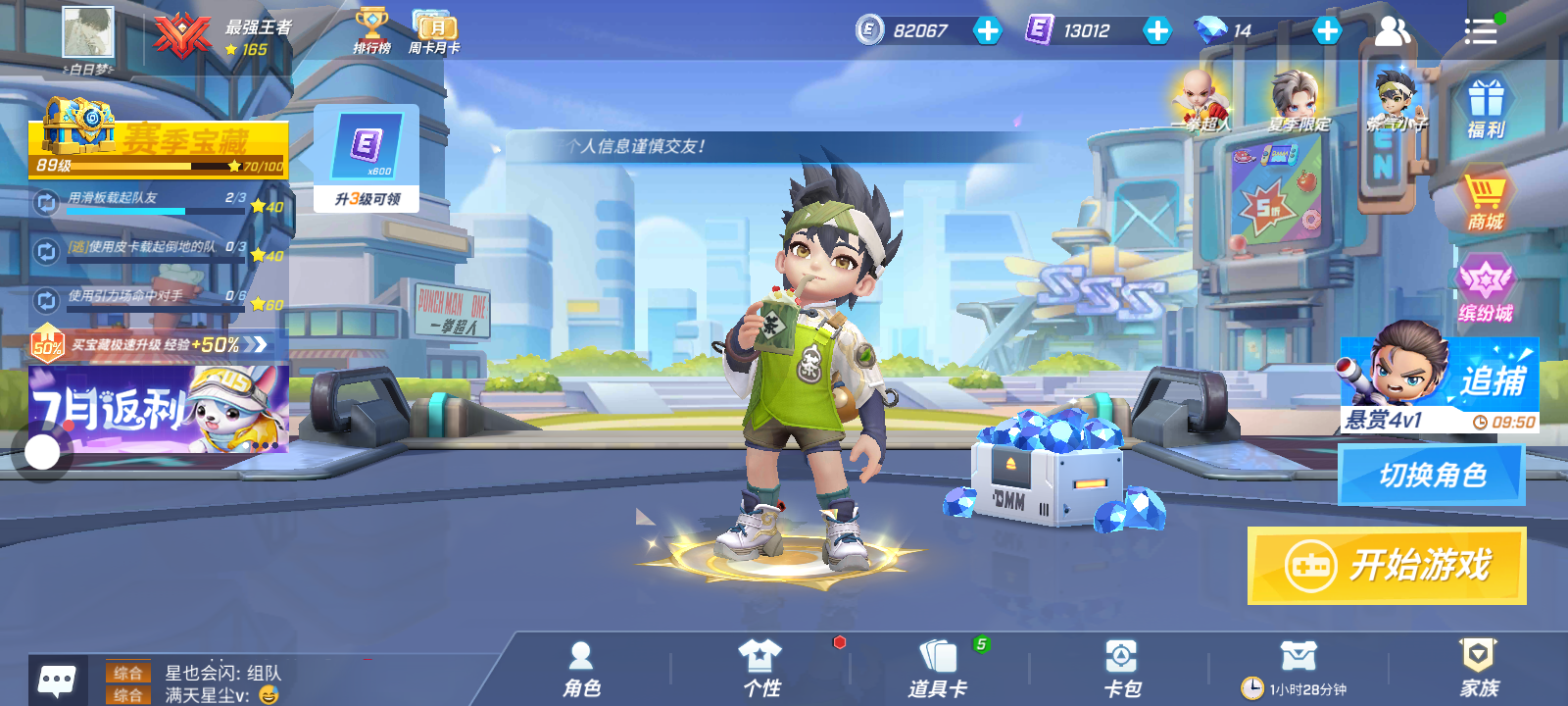Add diamonds with the plus button
This screenshot has height=706, width=1568.
(x=1327, y=31)
